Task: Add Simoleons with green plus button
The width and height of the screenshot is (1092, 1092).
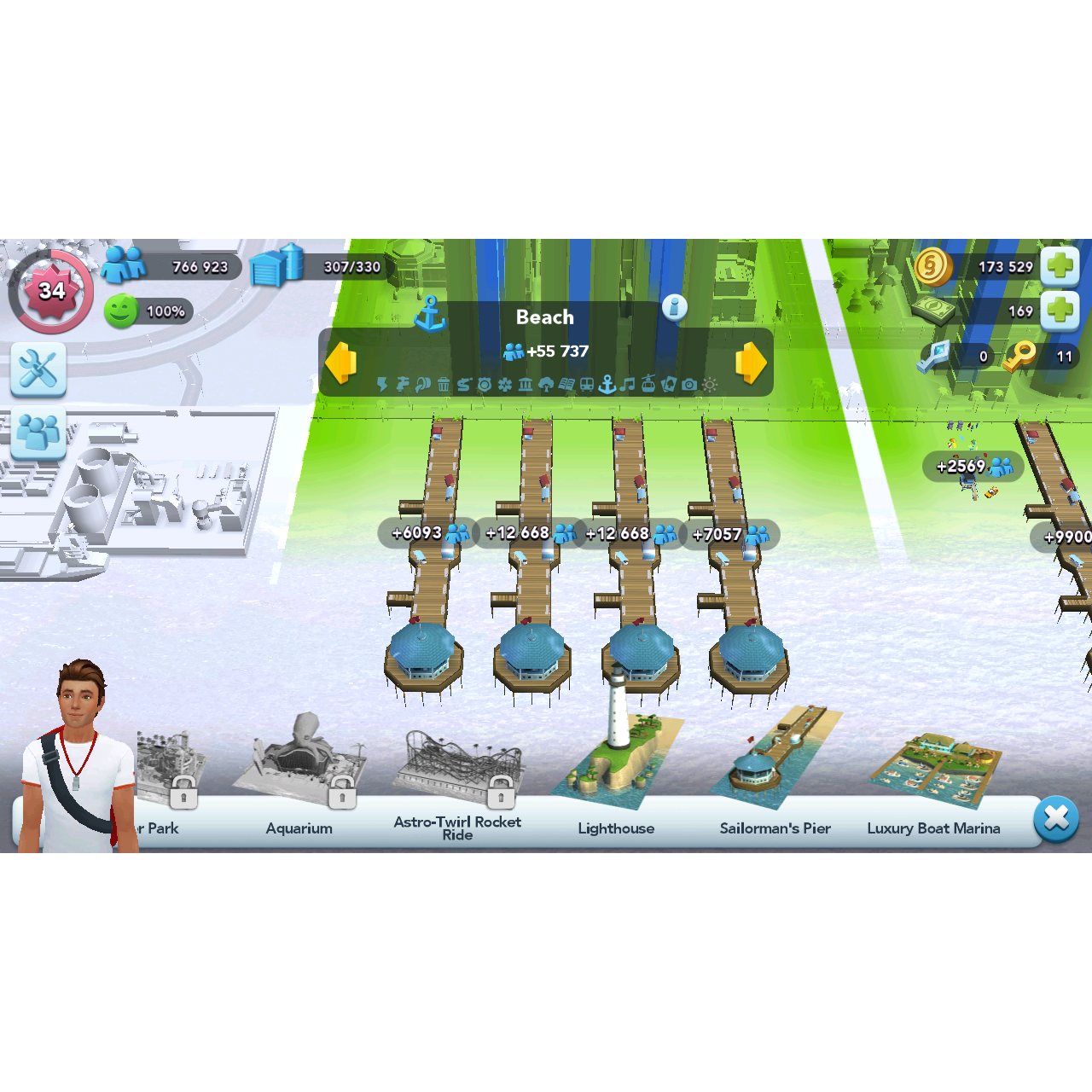Action: (1060, 266)
